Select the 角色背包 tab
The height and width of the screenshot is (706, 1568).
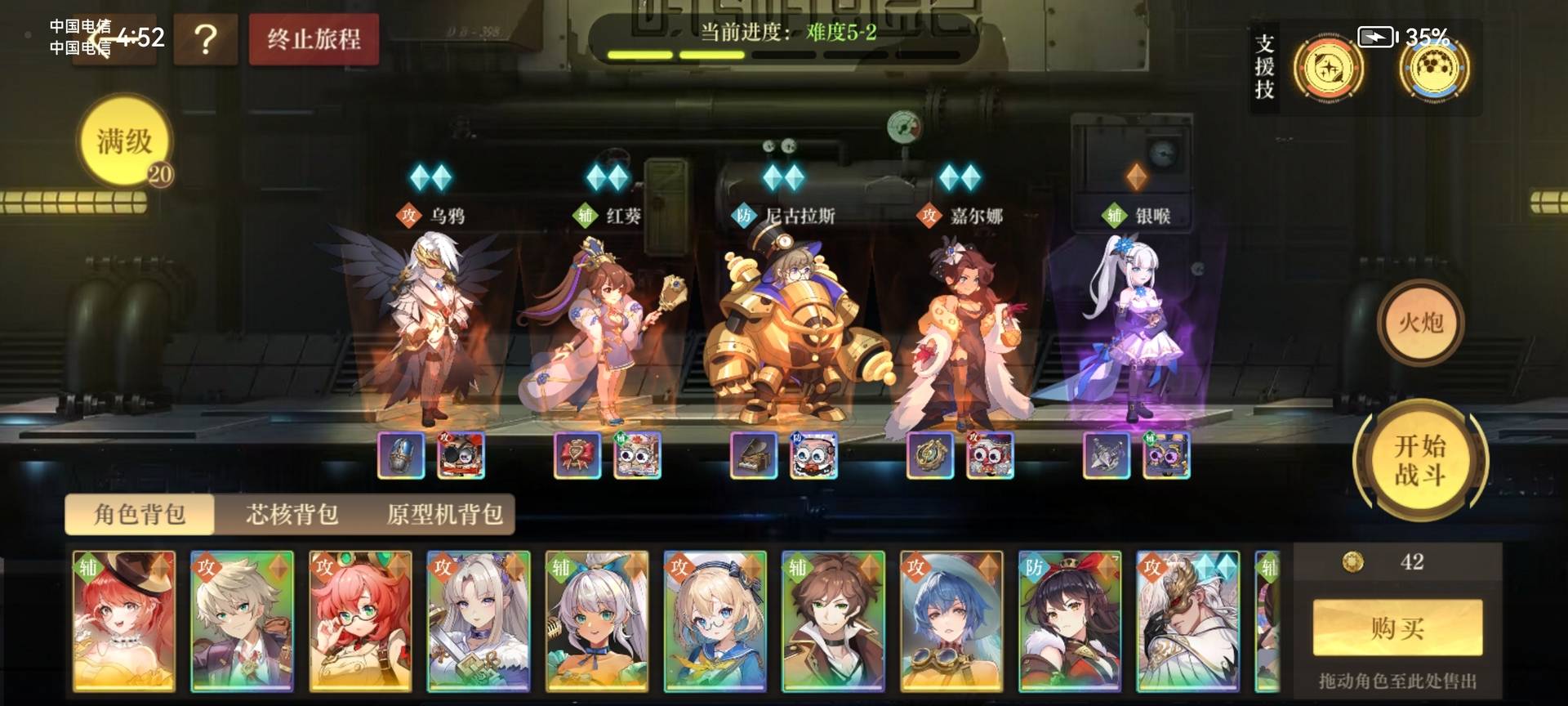click(x=140, y=514)
